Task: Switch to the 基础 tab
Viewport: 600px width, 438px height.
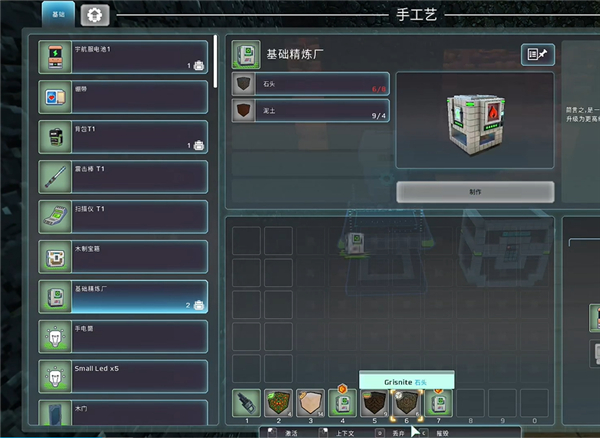Action: (57, 14)
